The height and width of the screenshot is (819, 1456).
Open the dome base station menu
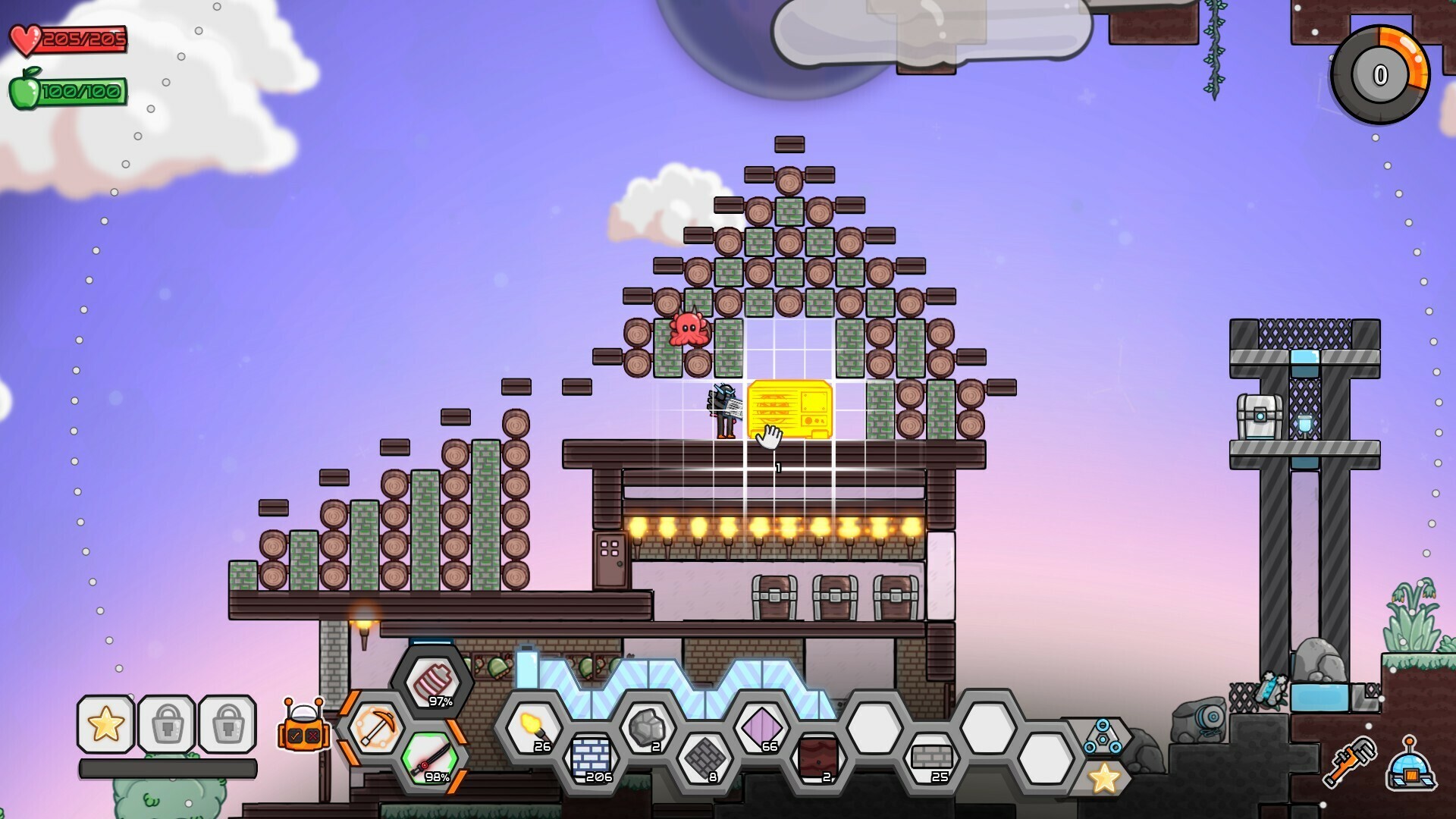[1410, 766]
